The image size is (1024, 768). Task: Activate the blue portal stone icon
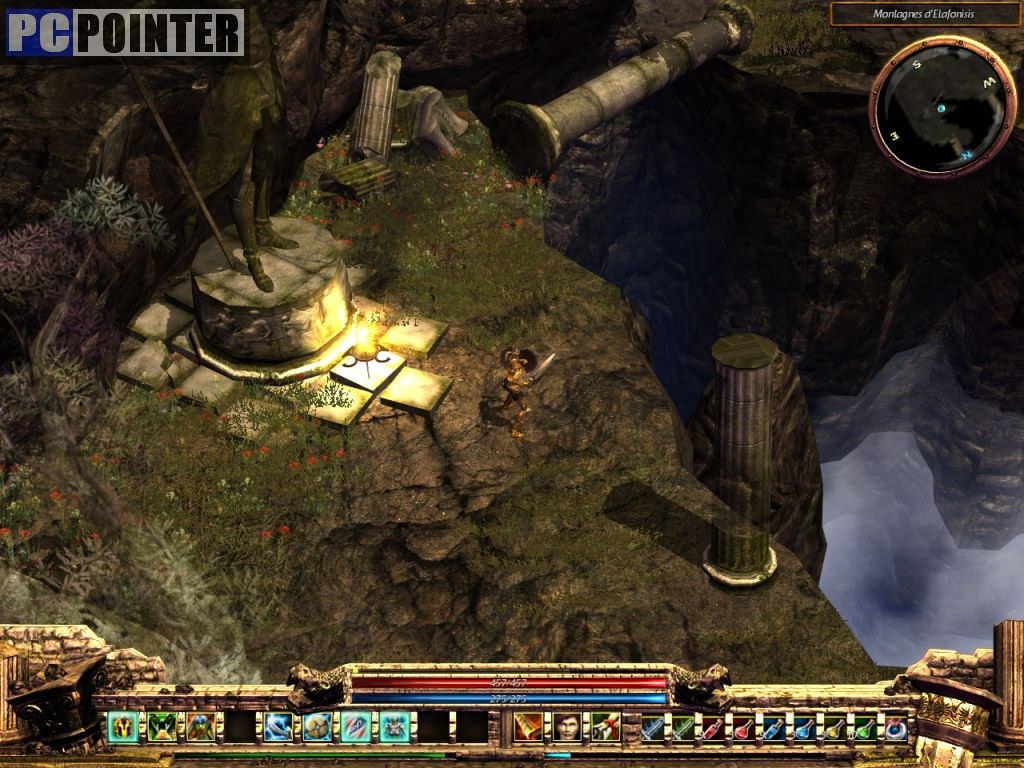pos(895,727)
